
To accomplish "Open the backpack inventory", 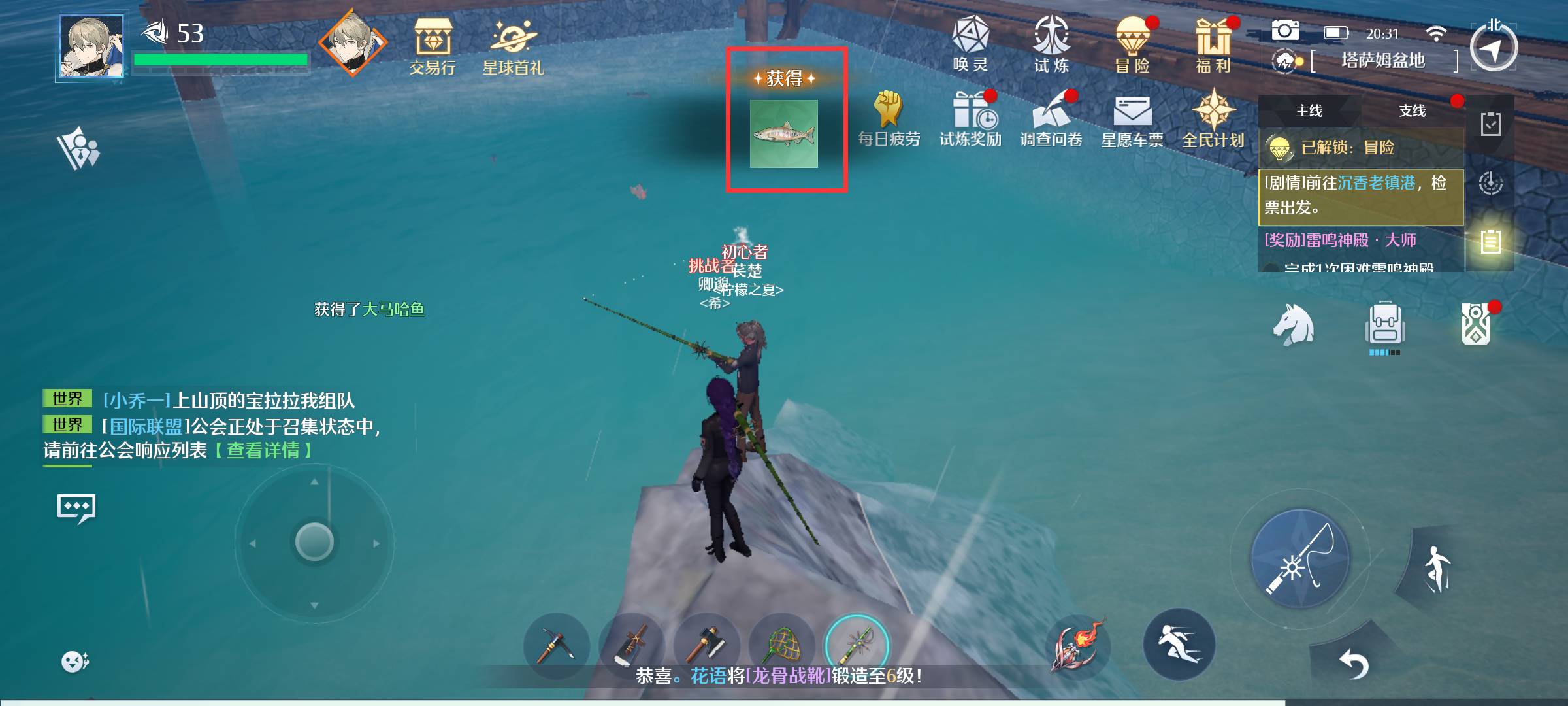I will 1384,325.
